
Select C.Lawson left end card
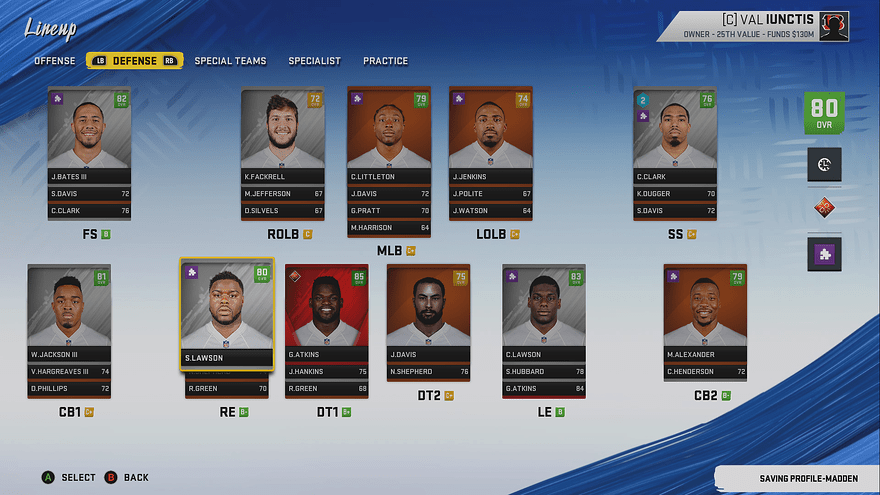[x=543, y=312]
